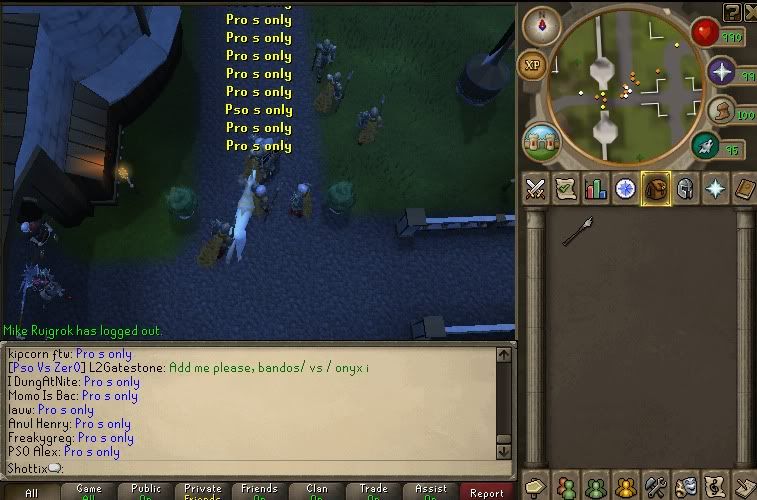Click the red heart hitpoints orb

(x=704, y=33)
